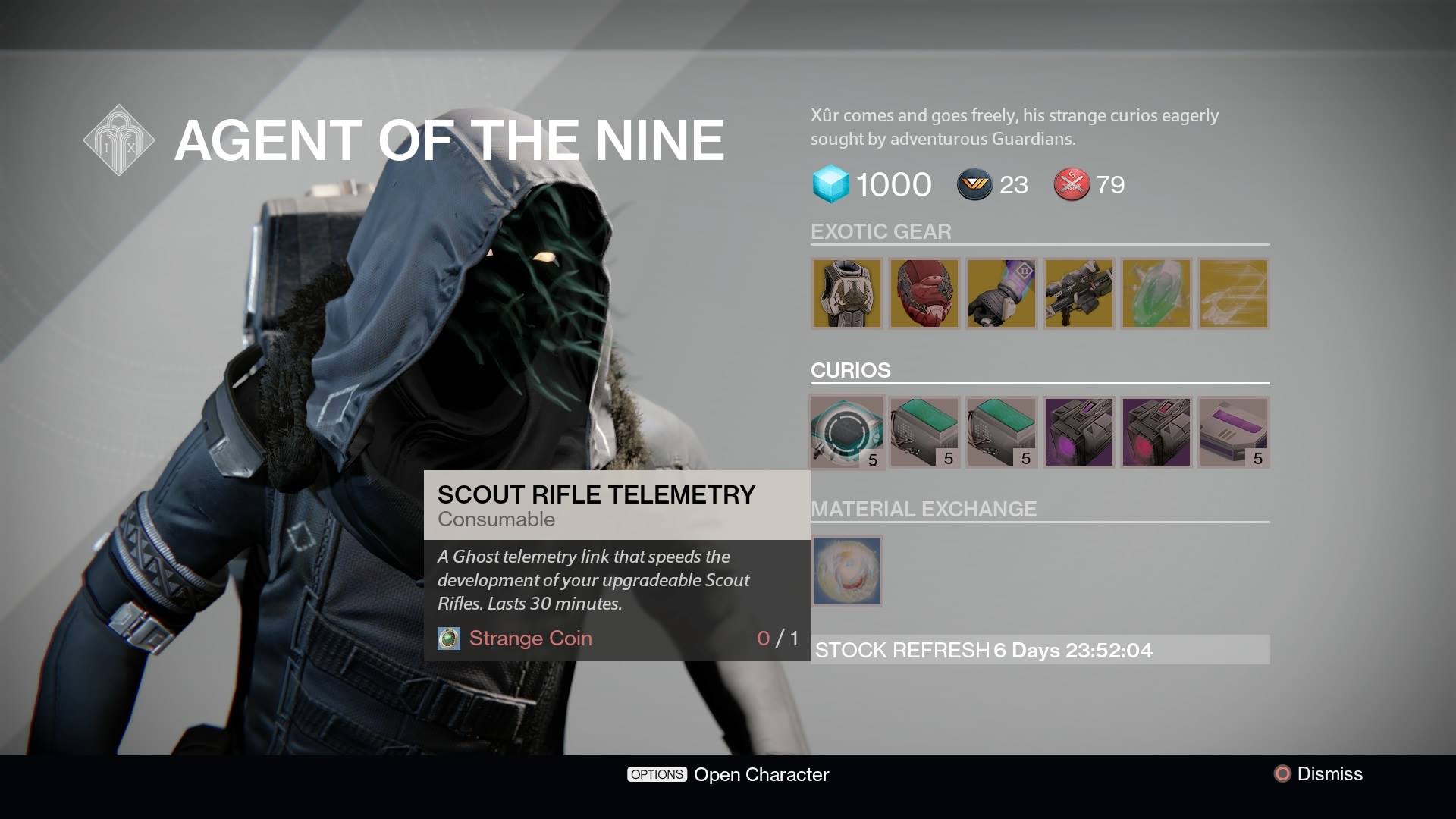Viewport: 1456px width, 819px height.
Task: Open the Mote of Light material exchange item
Action: (847, 571)
